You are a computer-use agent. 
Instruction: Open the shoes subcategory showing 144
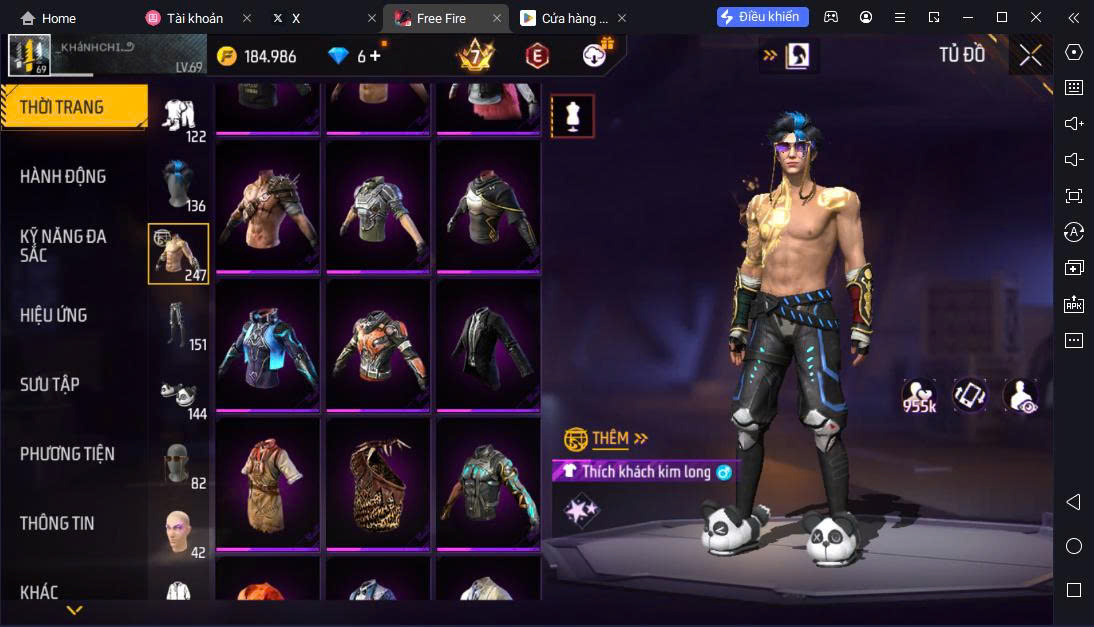point(179,394)
